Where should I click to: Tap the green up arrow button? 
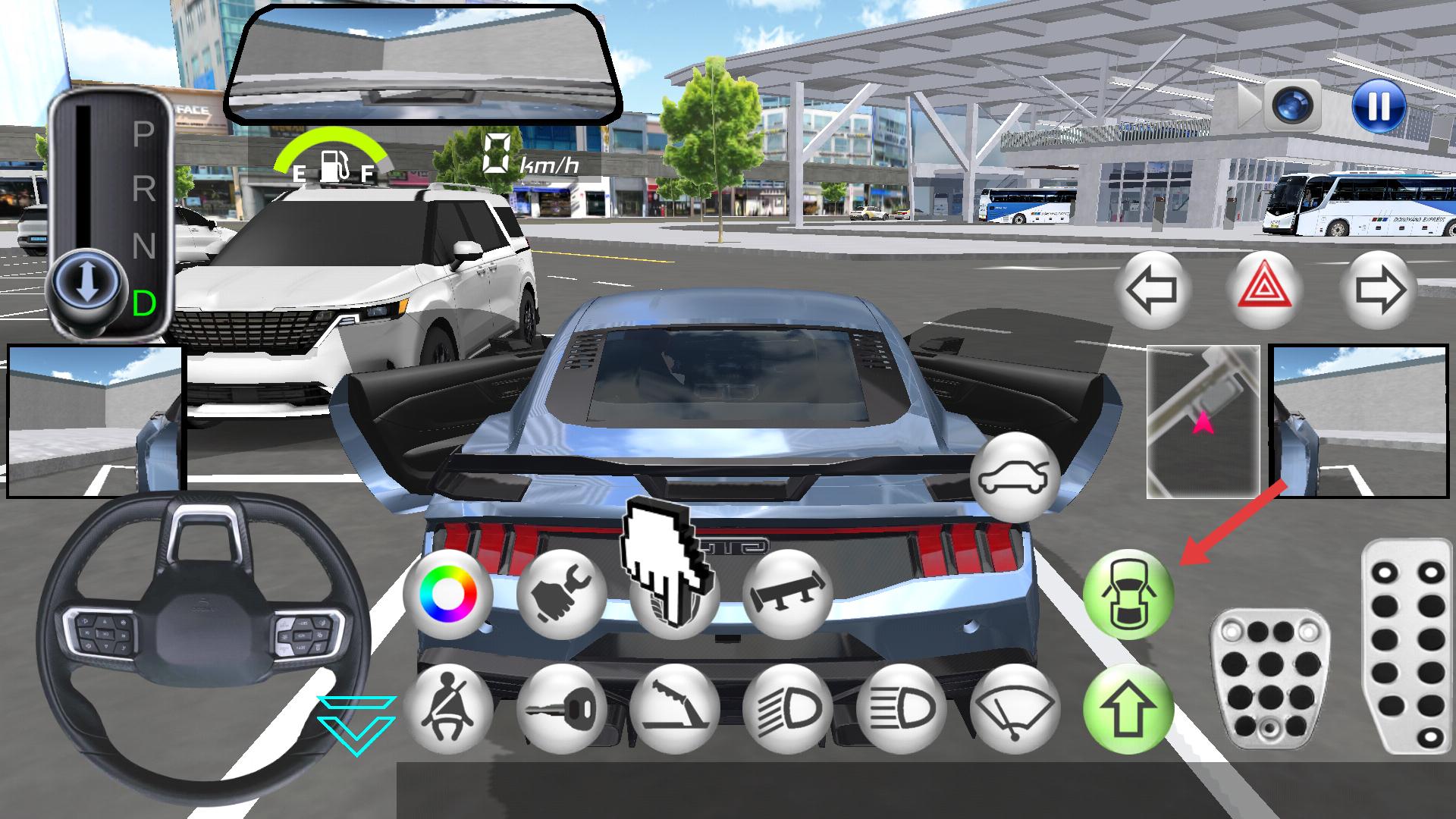pyautogui.click(x=1128, y=708)
